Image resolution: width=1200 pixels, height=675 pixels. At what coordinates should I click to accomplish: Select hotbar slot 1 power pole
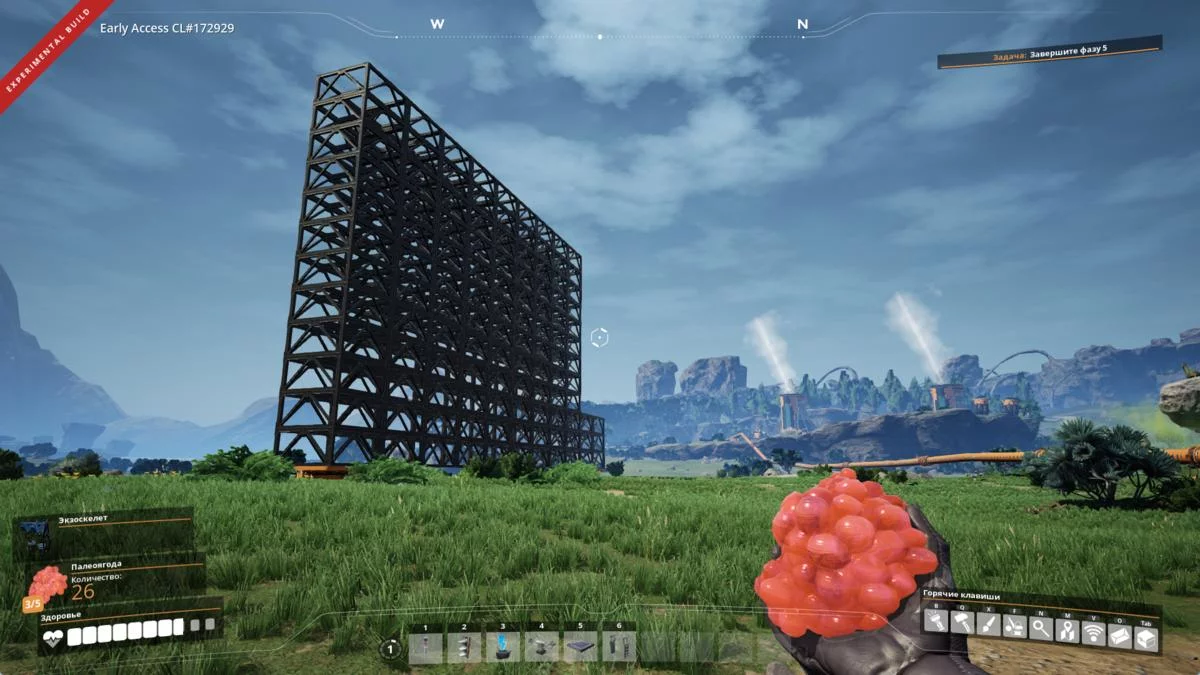pyautogui.click(x=425, y=647)
